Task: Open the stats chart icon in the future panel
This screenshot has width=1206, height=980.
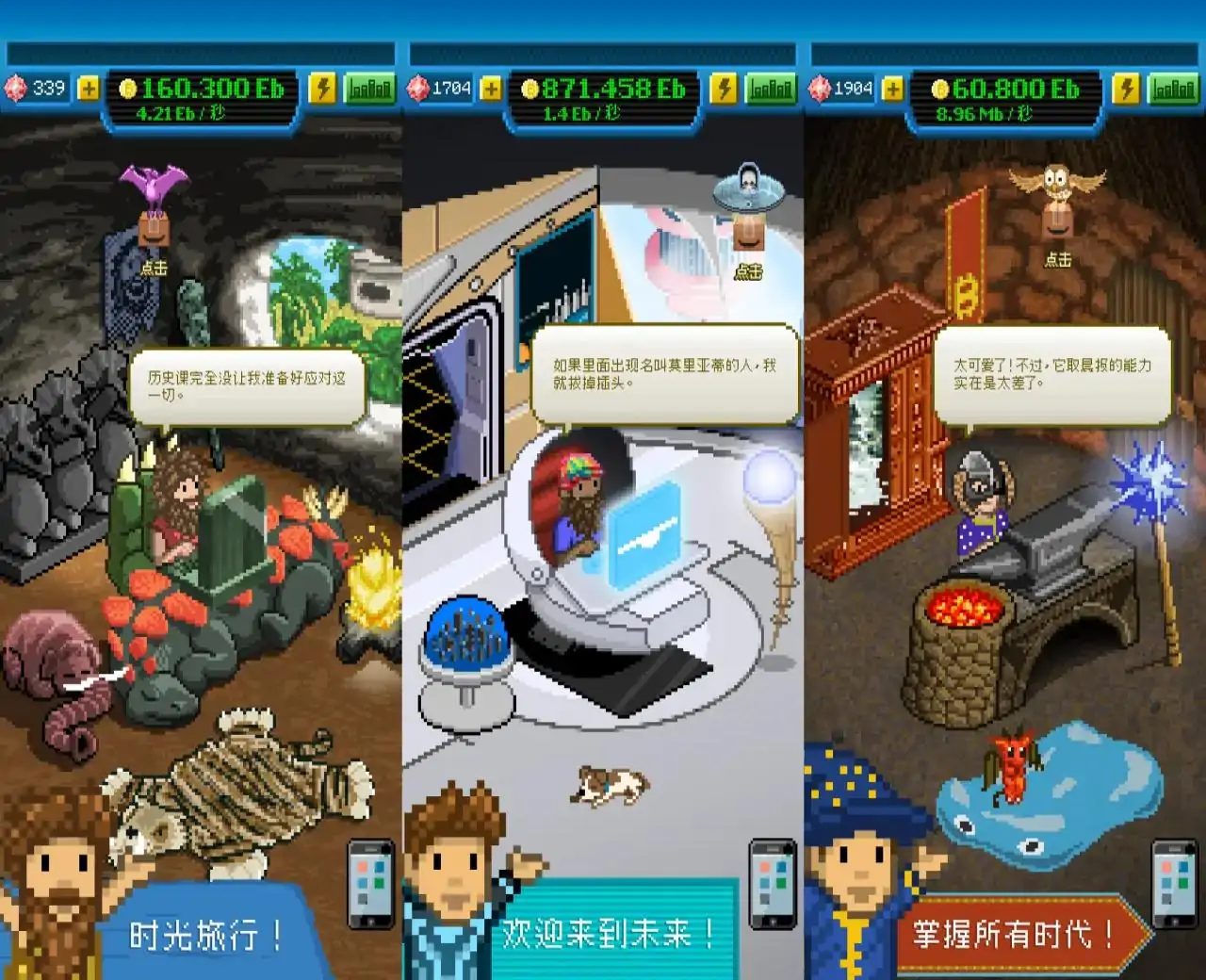Action: click(x=772, y=89)
